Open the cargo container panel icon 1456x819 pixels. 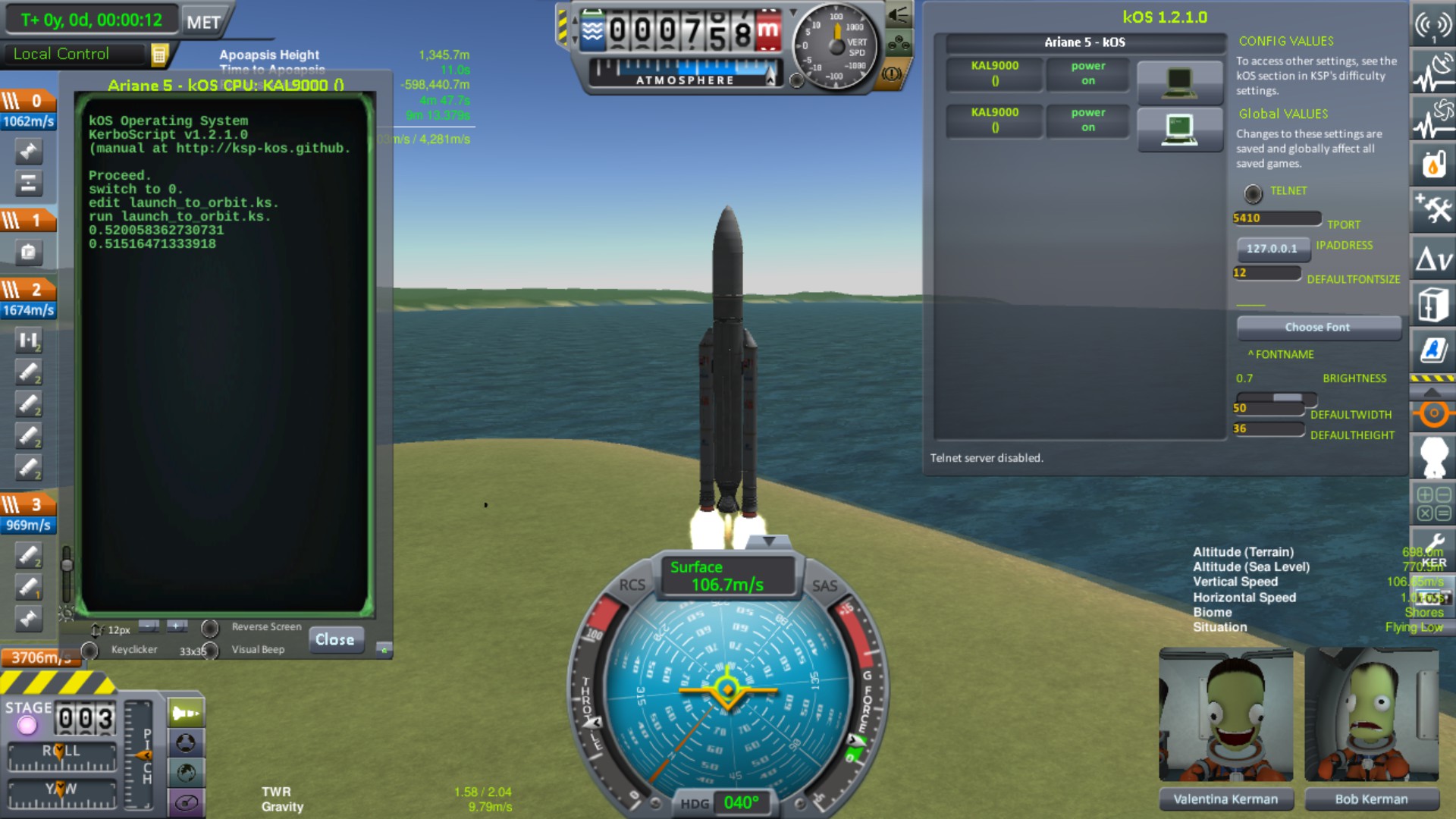tap(1432, 303)
